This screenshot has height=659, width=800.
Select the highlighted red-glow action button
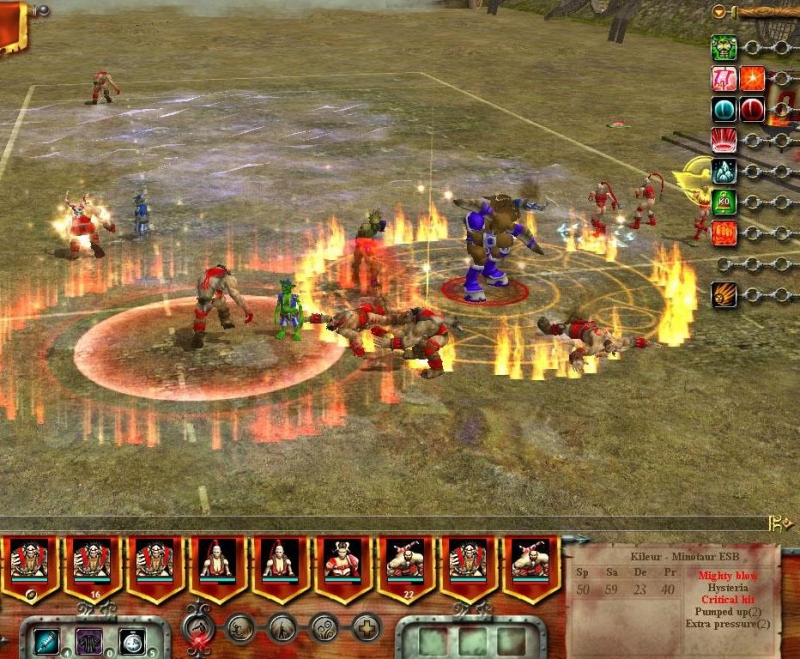198,628
